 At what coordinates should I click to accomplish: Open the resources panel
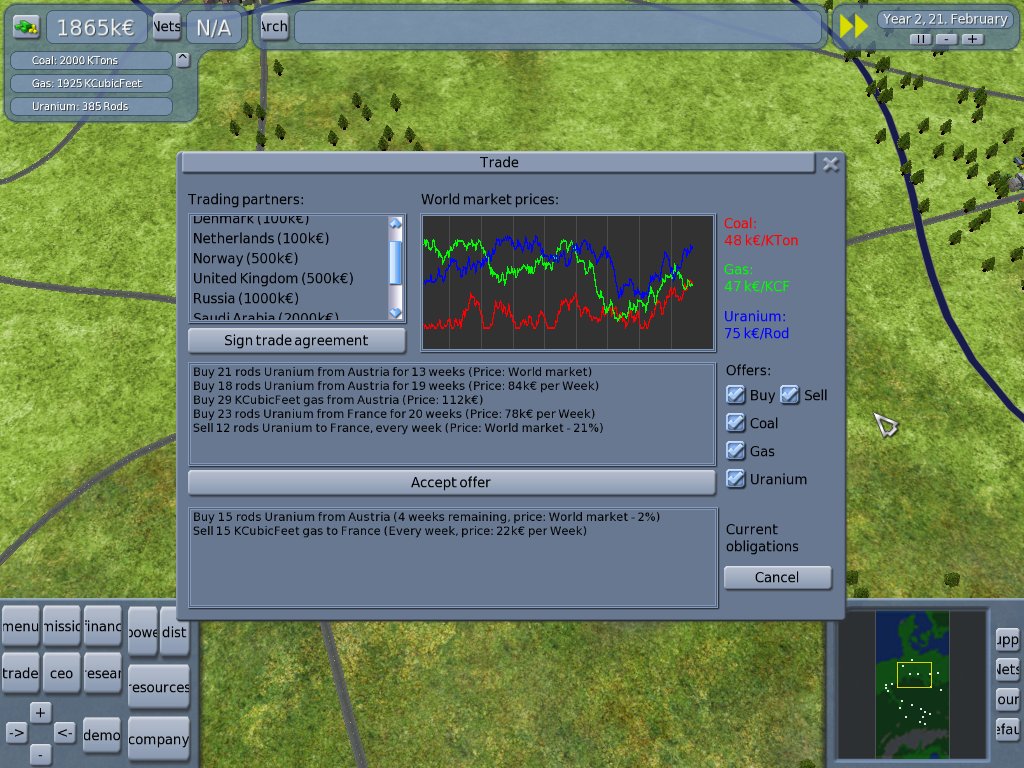(159, 687)
